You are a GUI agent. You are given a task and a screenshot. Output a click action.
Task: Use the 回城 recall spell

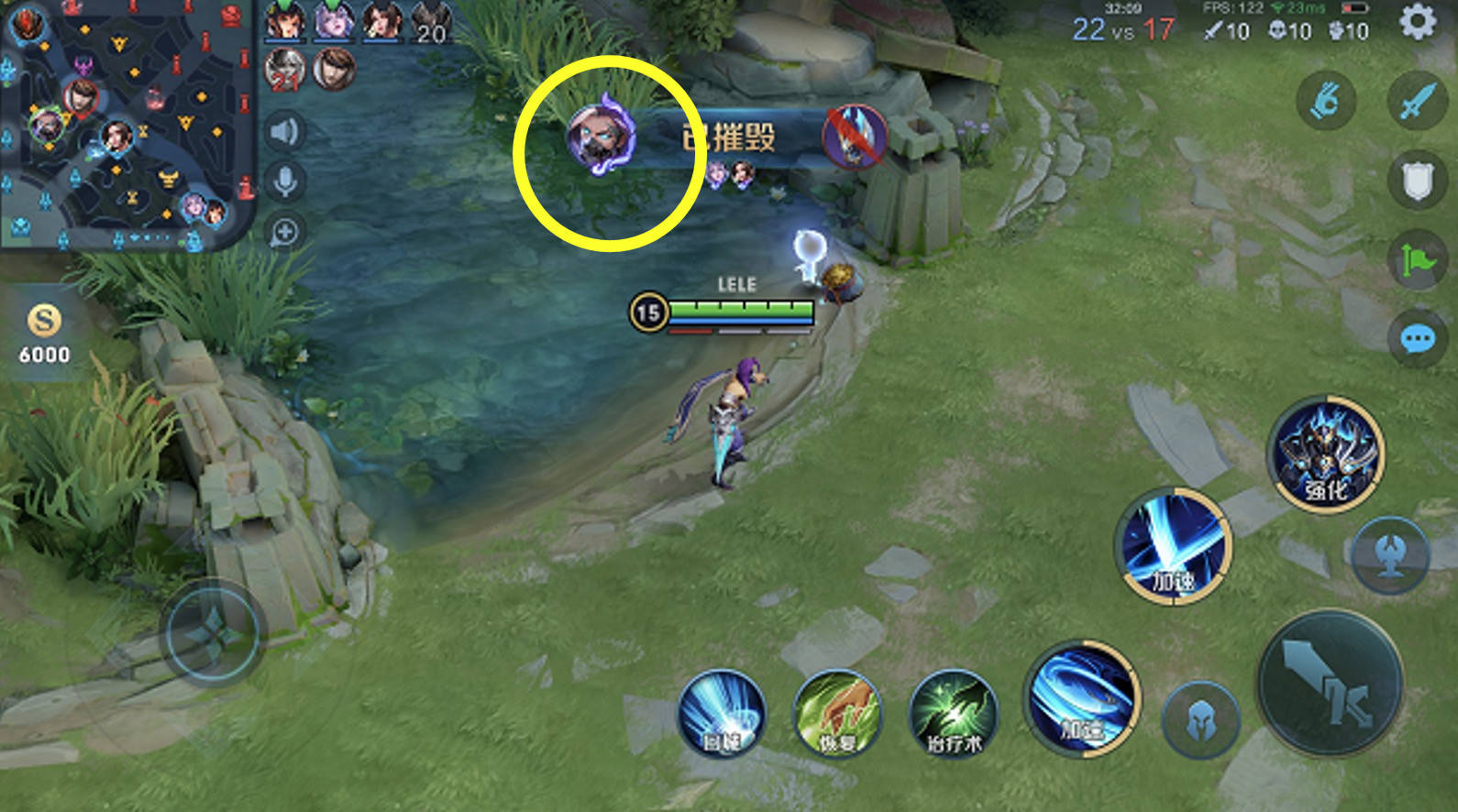pyautogui.click(x=722, y=714)
